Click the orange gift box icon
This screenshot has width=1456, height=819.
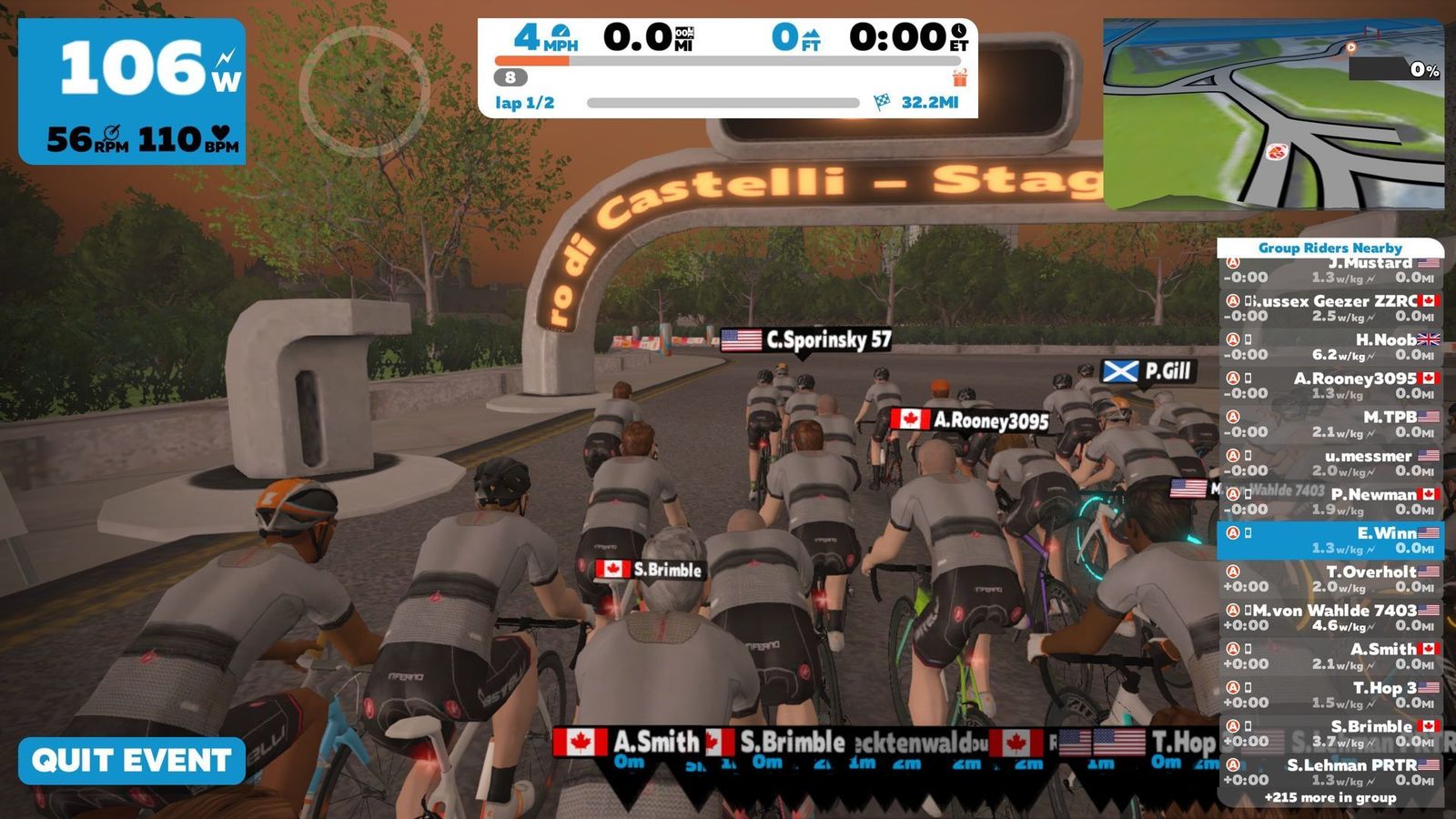[x=959, y=77]
